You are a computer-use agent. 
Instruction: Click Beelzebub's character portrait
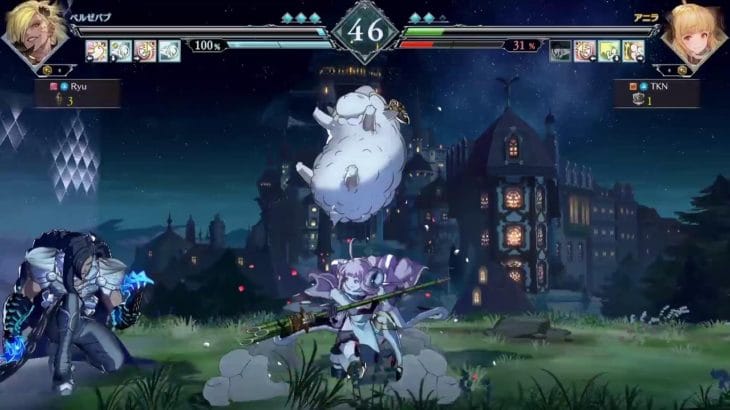pos(36,33)
